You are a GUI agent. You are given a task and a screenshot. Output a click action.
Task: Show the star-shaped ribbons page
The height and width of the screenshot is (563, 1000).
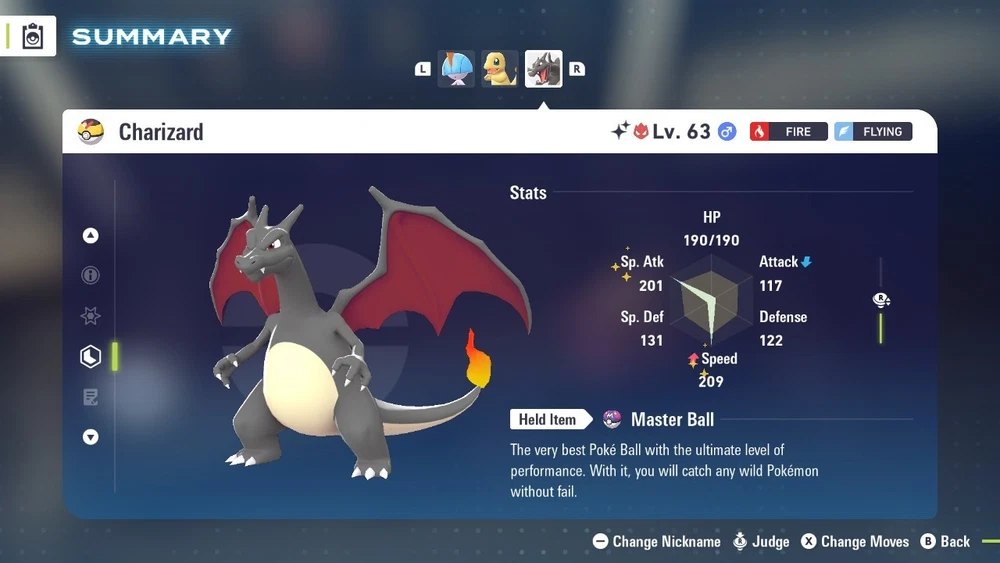point(91,316)
